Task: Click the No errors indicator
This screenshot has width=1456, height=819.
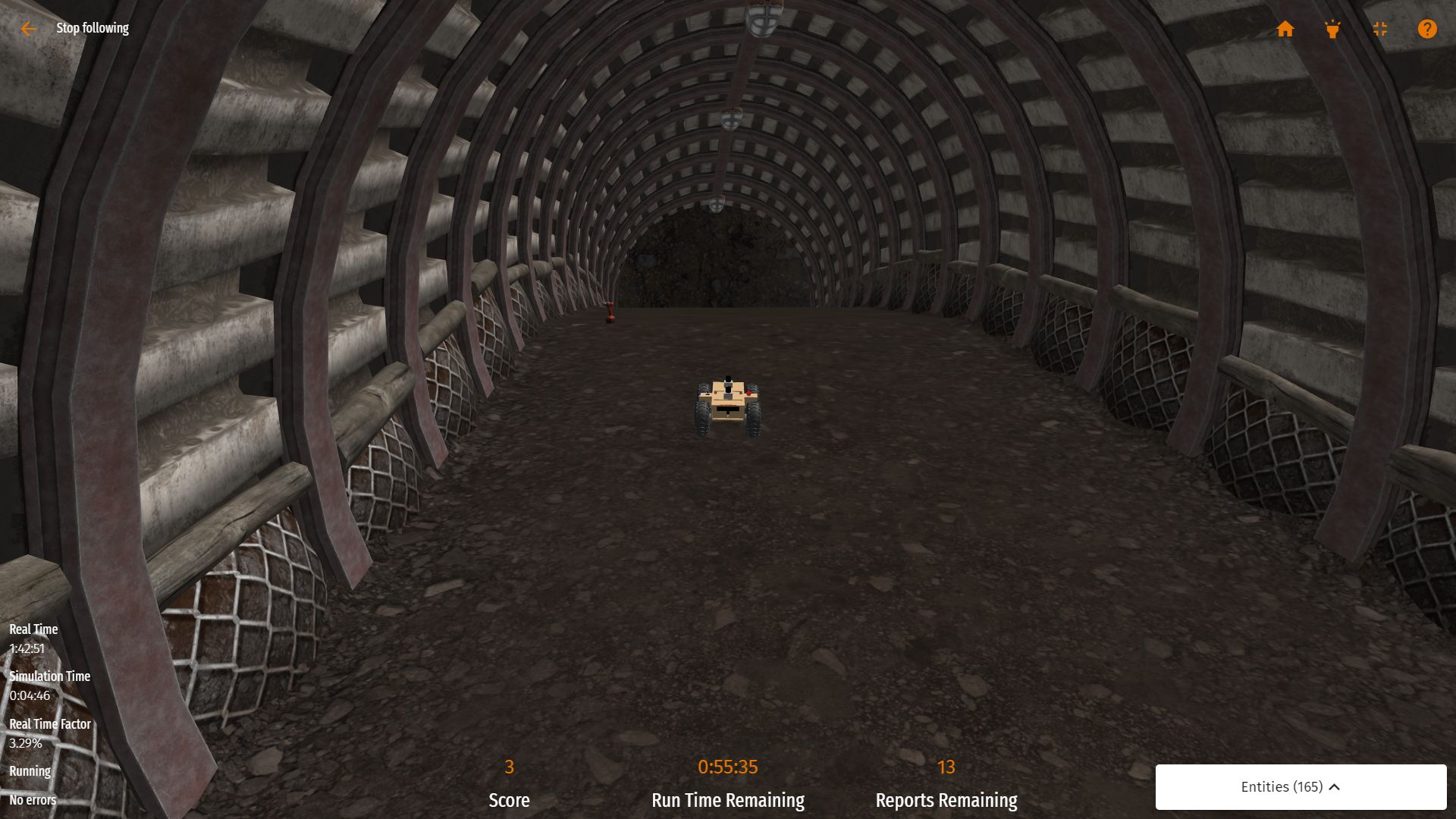Action: [x=32, y=800]
